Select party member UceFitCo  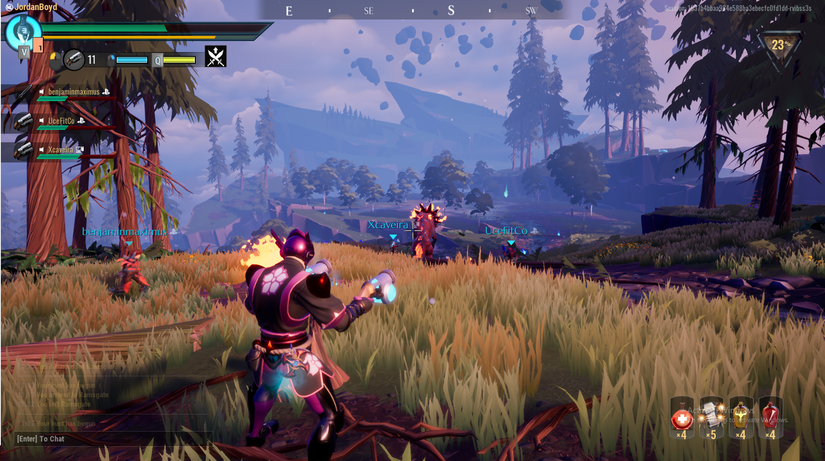(60, 121)
